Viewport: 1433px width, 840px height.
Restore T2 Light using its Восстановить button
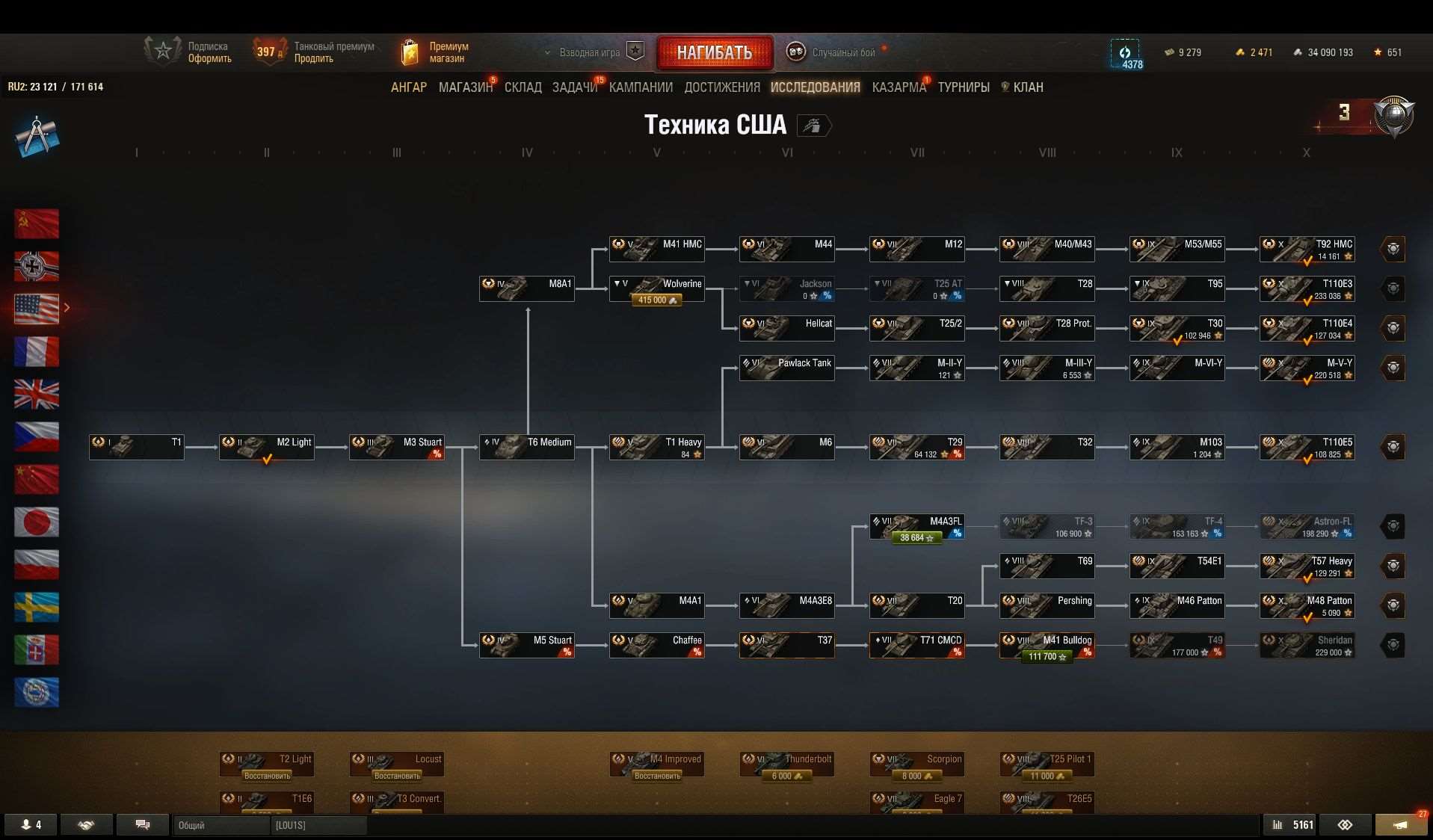tap(266, 776)
